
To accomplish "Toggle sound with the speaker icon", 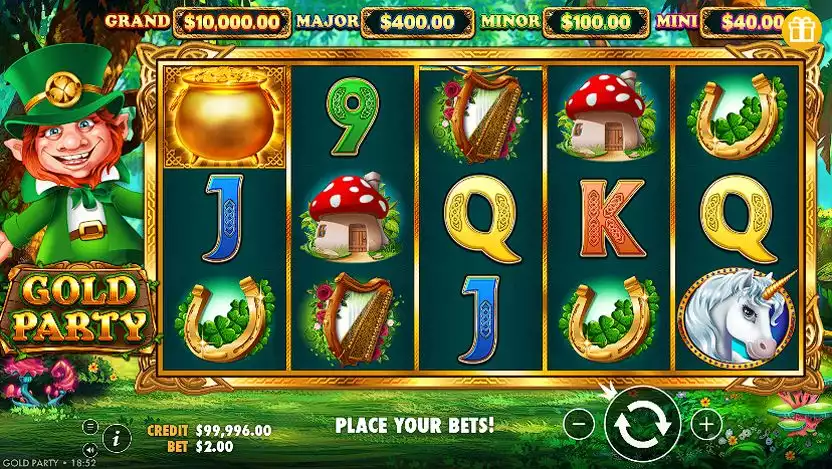I will [90, 448].
